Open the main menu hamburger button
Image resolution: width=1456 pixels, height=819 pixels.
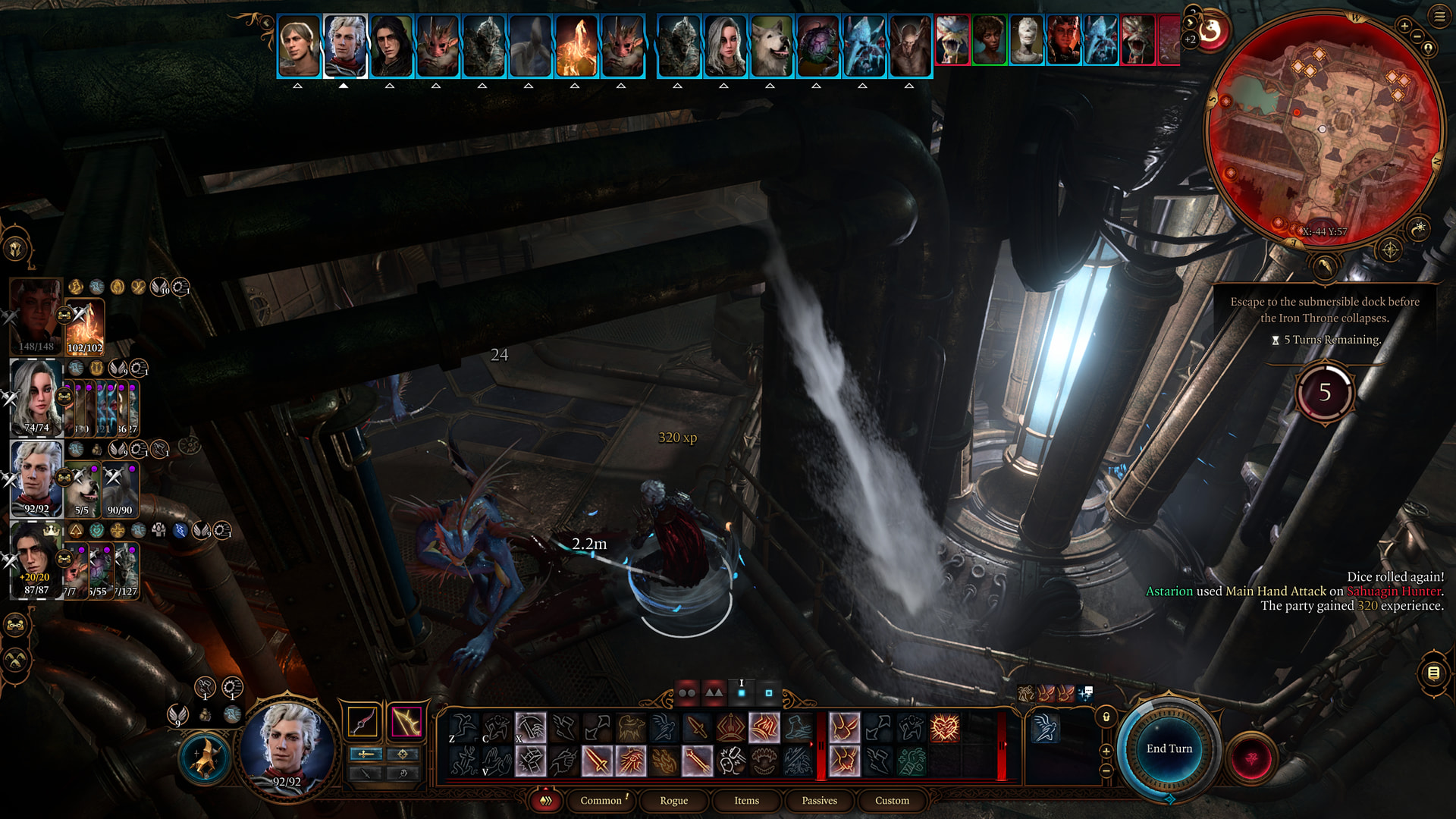pyautogui.click(x=1439, y=17)
